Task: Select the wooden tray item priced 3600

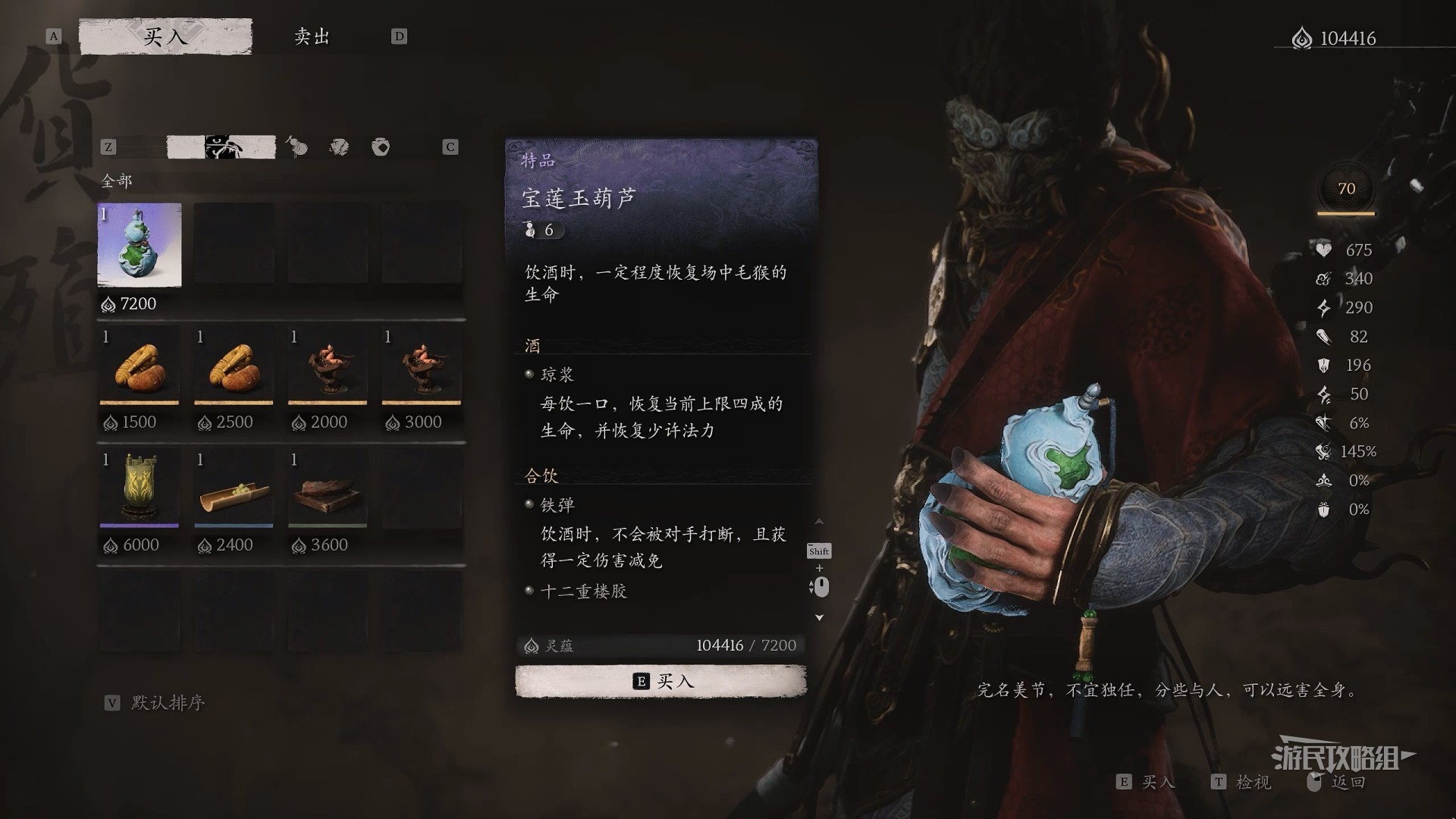Action: (x=328, y=489)
